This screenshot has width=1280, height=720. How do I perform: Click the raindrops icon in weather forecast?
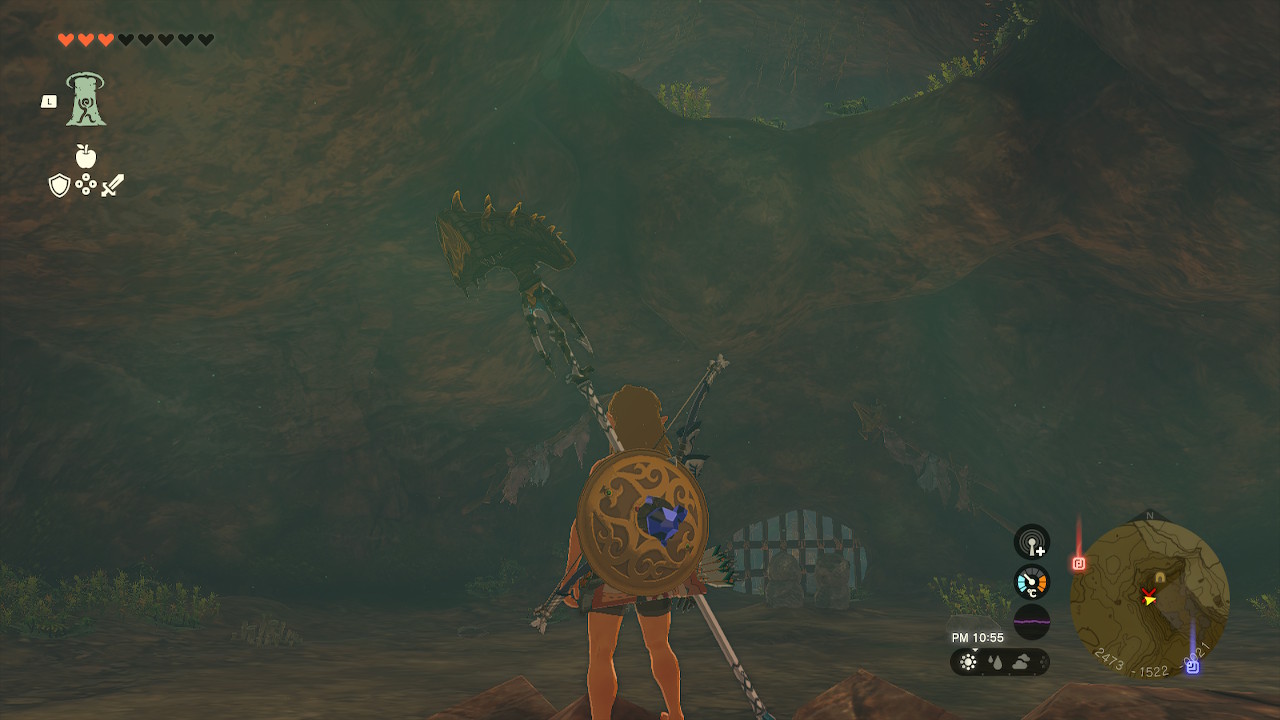(995, 662)
